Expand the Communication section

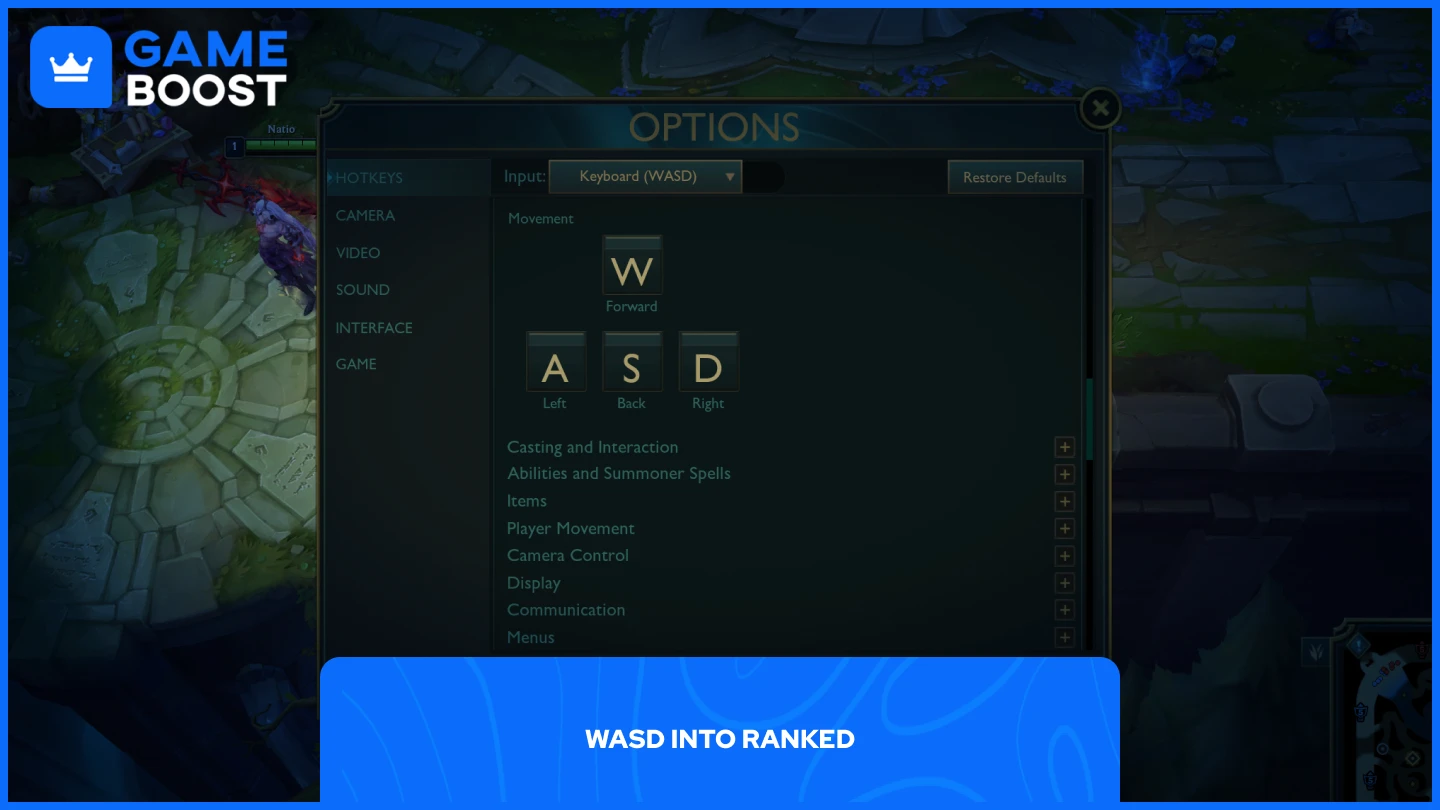(x=1064, y=610)
